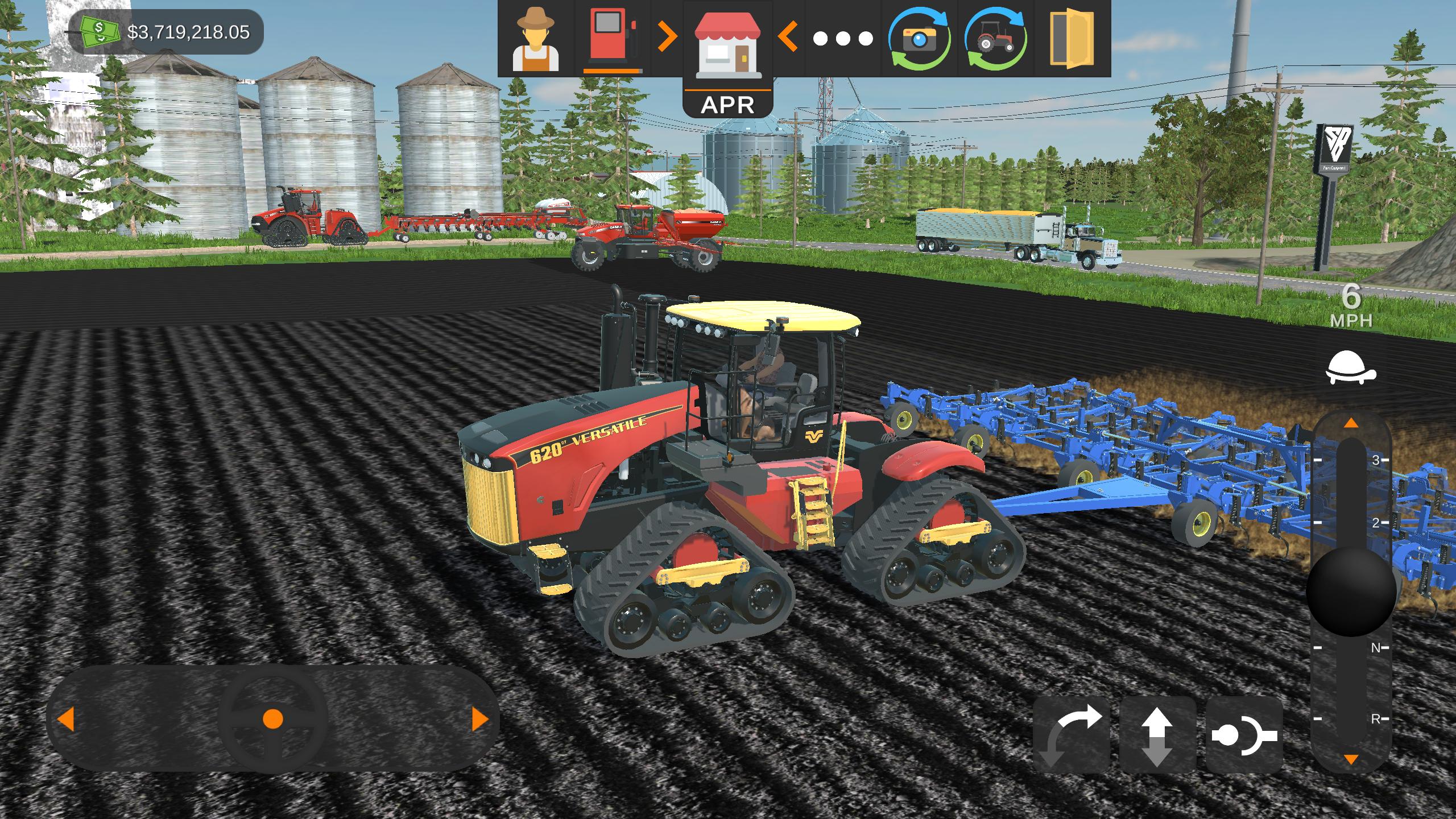Select the fuel station menu item
Image resolution: width=1456 pixels, height=819 pixels.
point(613,40)
